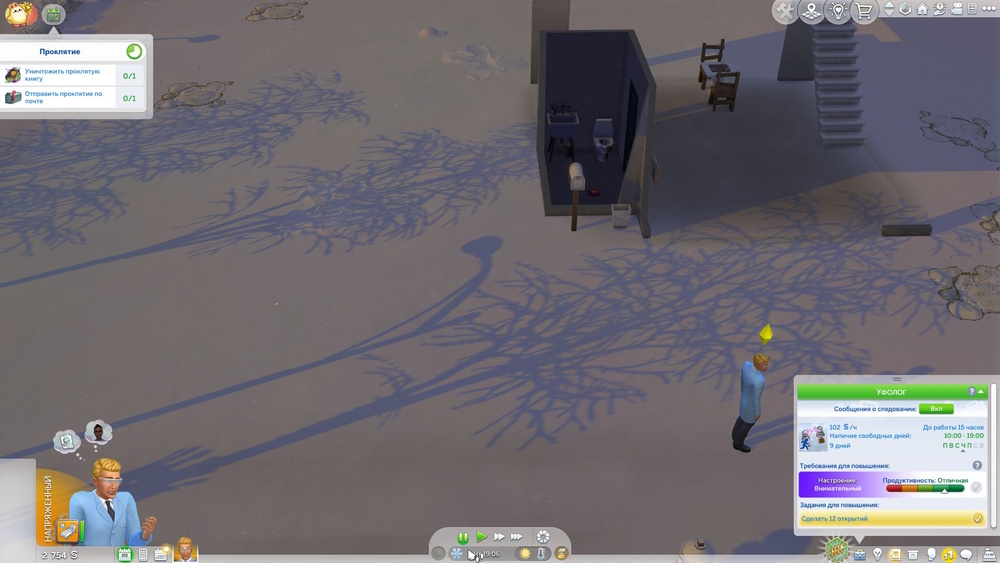1000x563 pixels.
Task: Switch to fast-forward double speed
Action: (499, 537)
